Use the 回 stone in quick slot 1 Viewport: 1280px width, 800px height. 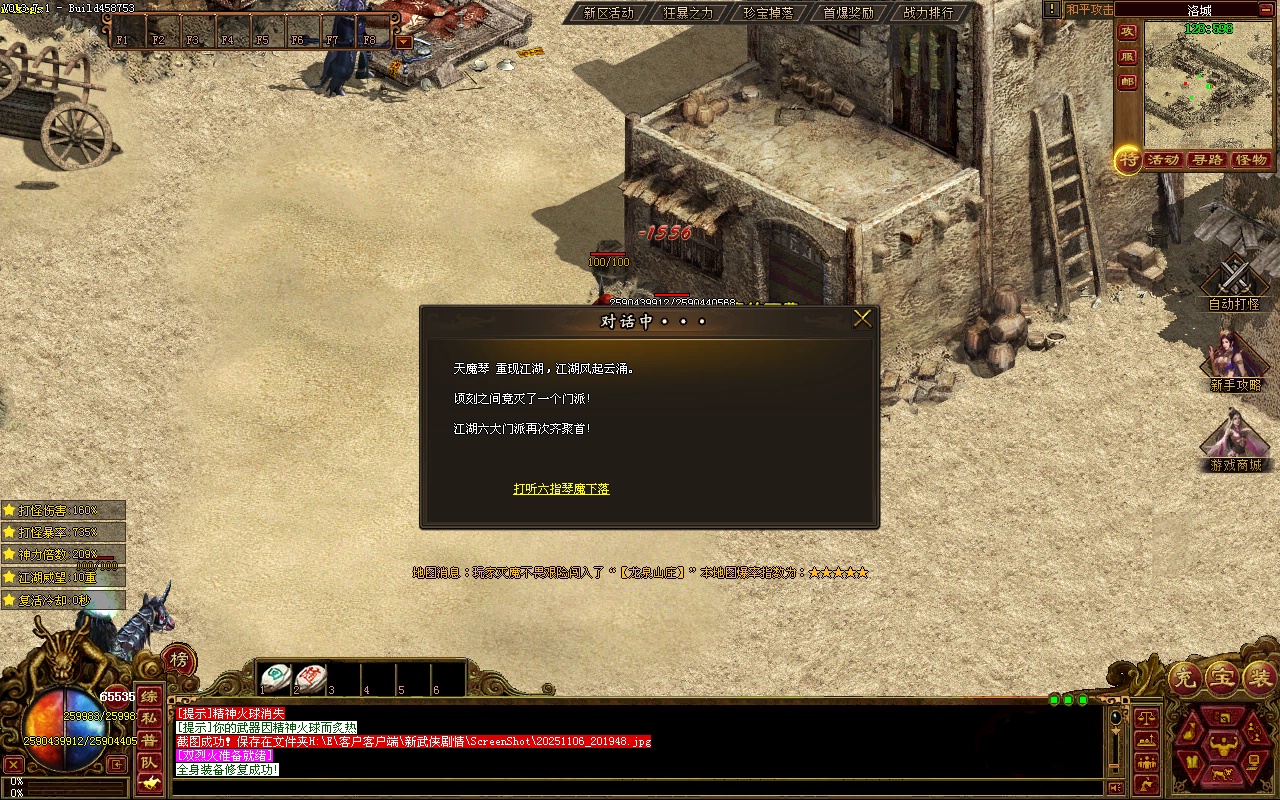(x=276, y=678)
